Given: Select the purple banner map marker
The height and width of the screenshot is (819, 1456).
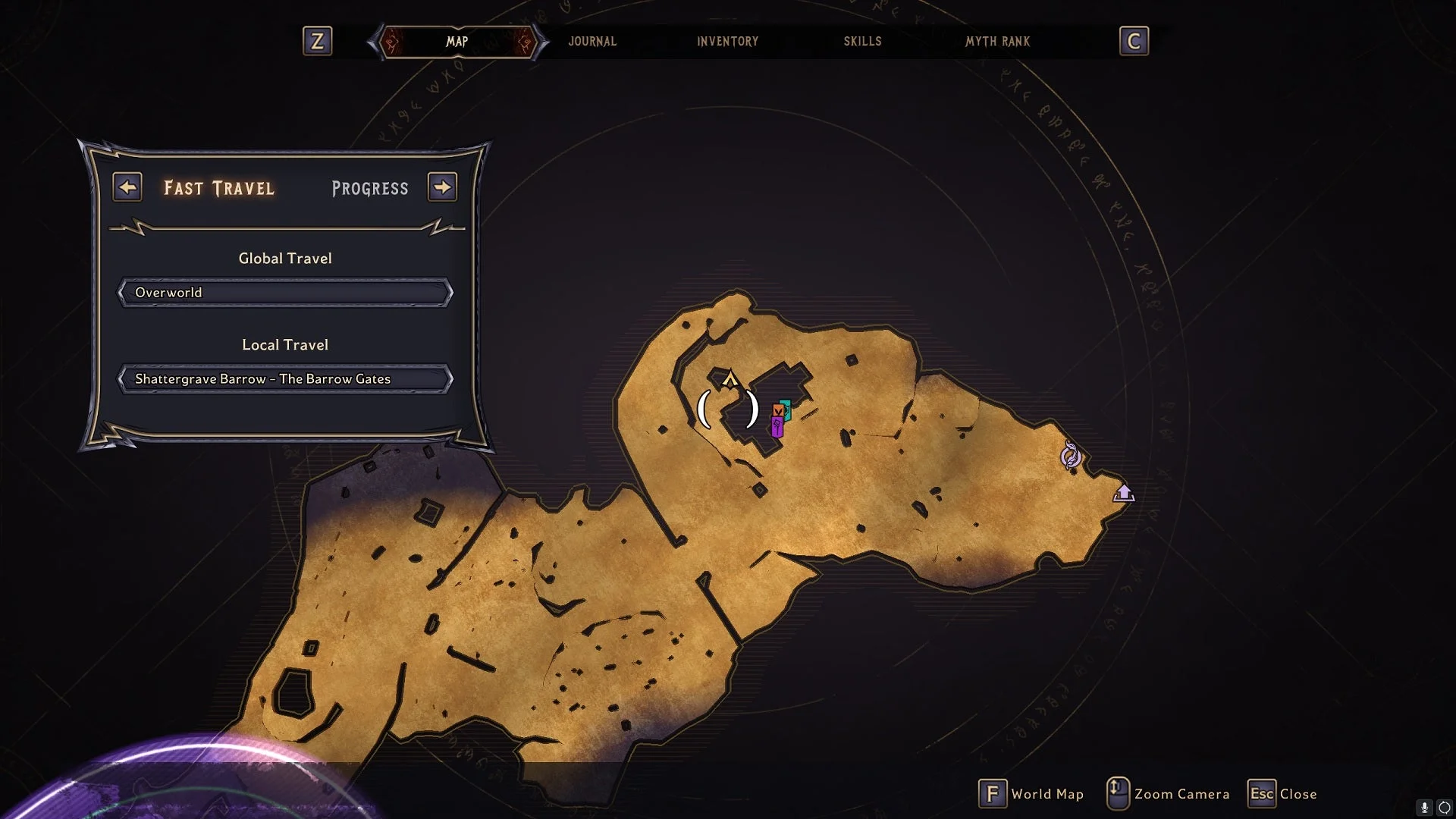Looking at the screenshot, I should pos(777,428).
